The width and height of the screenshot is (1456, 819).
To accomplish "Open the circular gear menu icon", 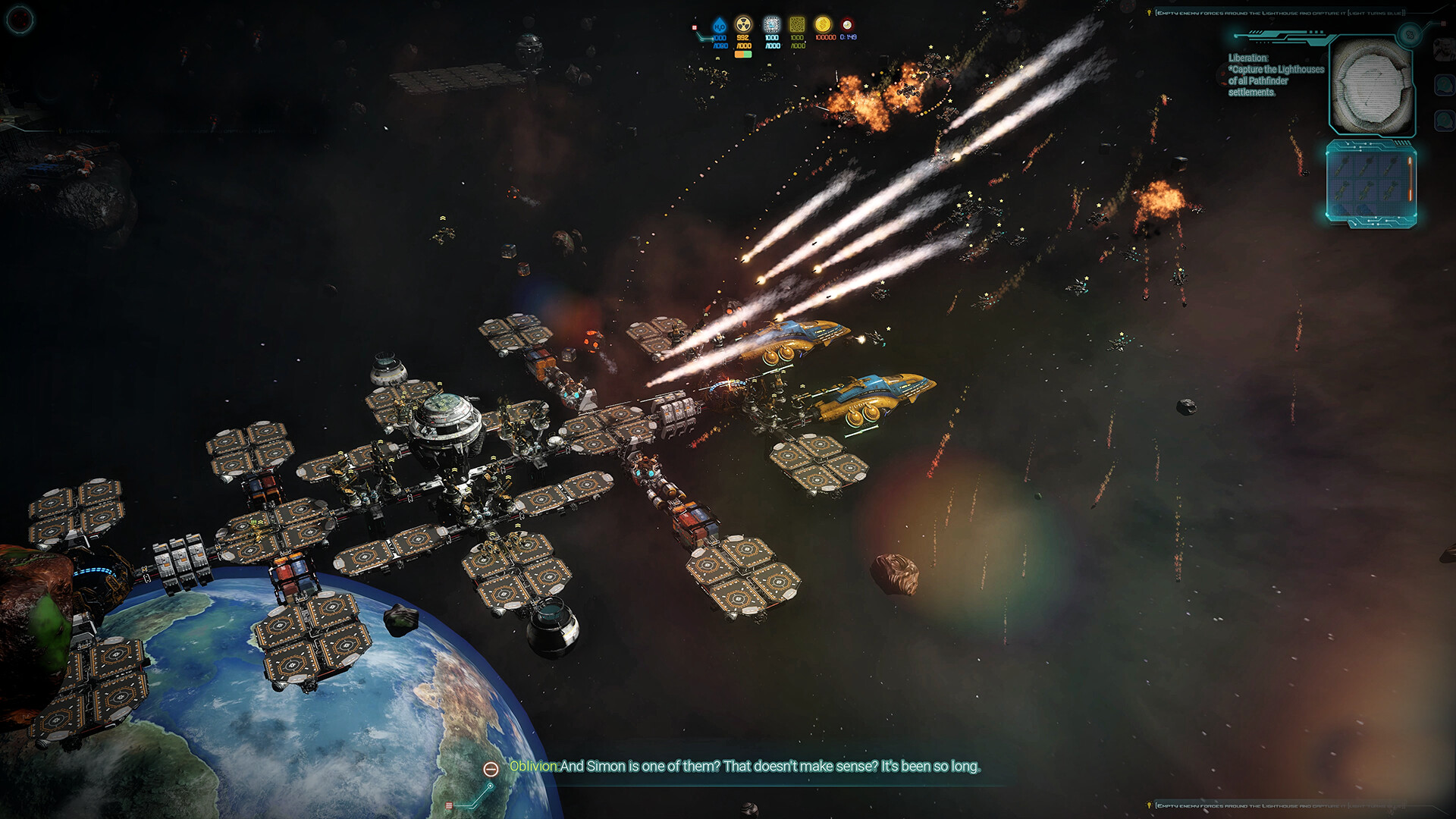I will click(19, 19).
